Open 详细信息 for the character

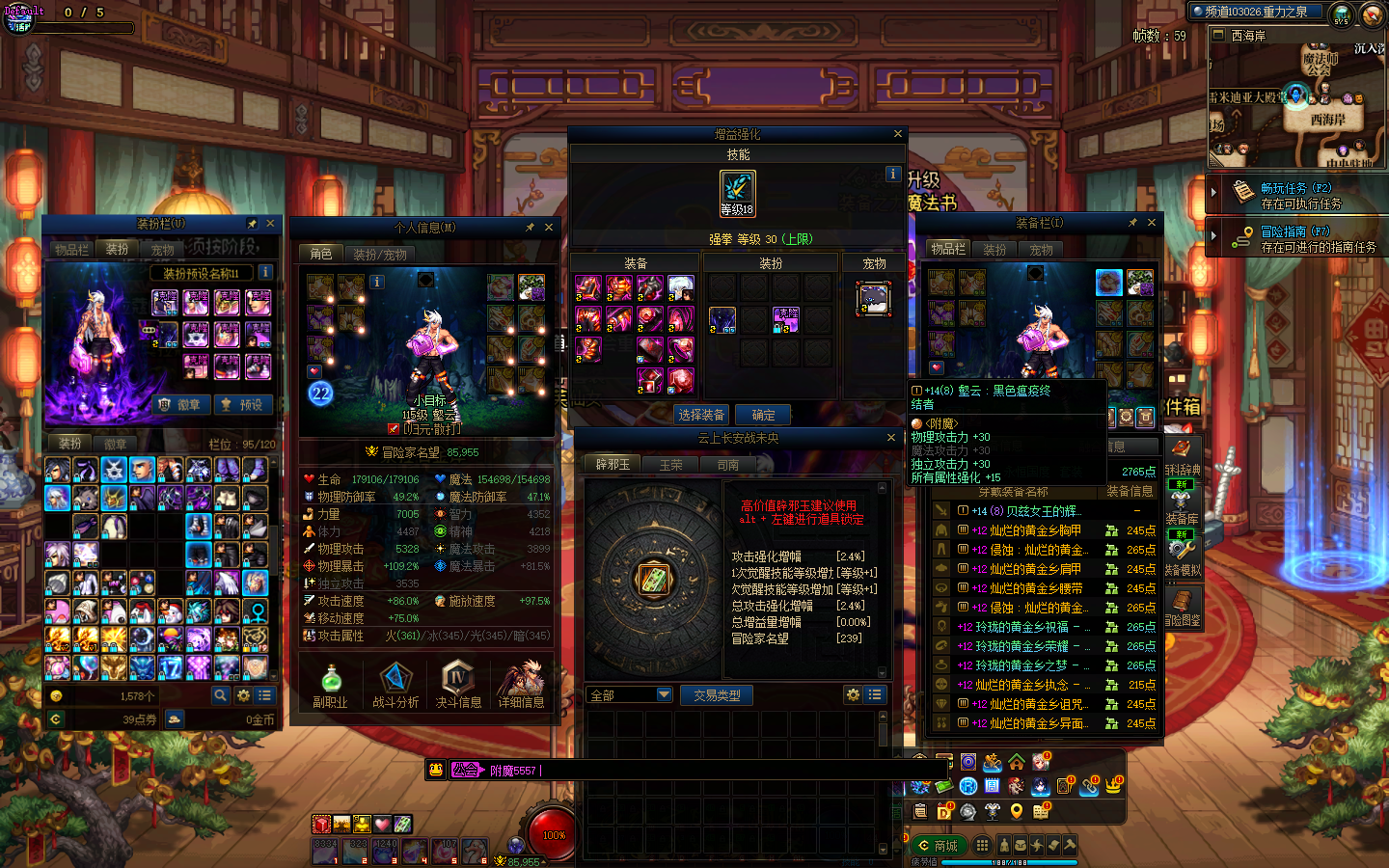coord(521,685)
